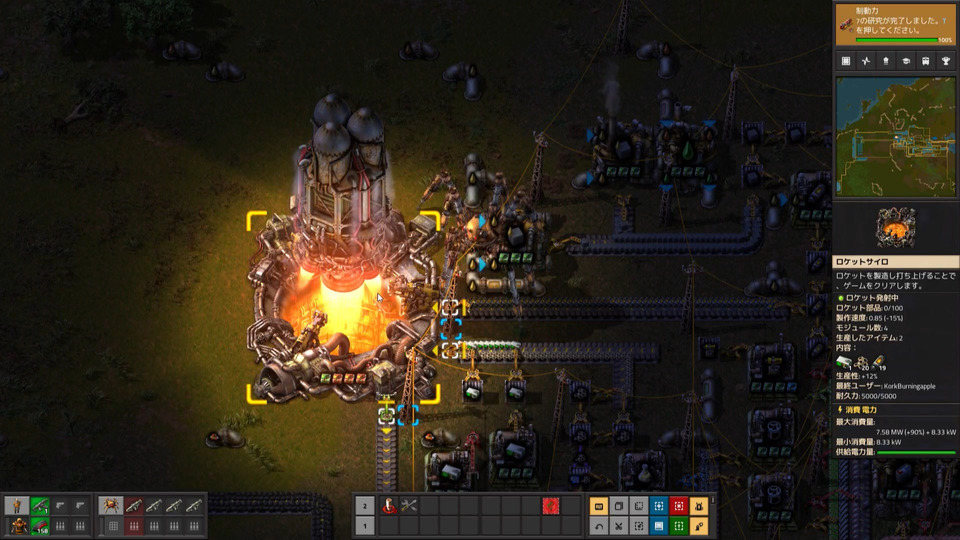The width and height of the screenshot is (960, 540).
Task: Switch to quickbar row 1
Action: 364,525
